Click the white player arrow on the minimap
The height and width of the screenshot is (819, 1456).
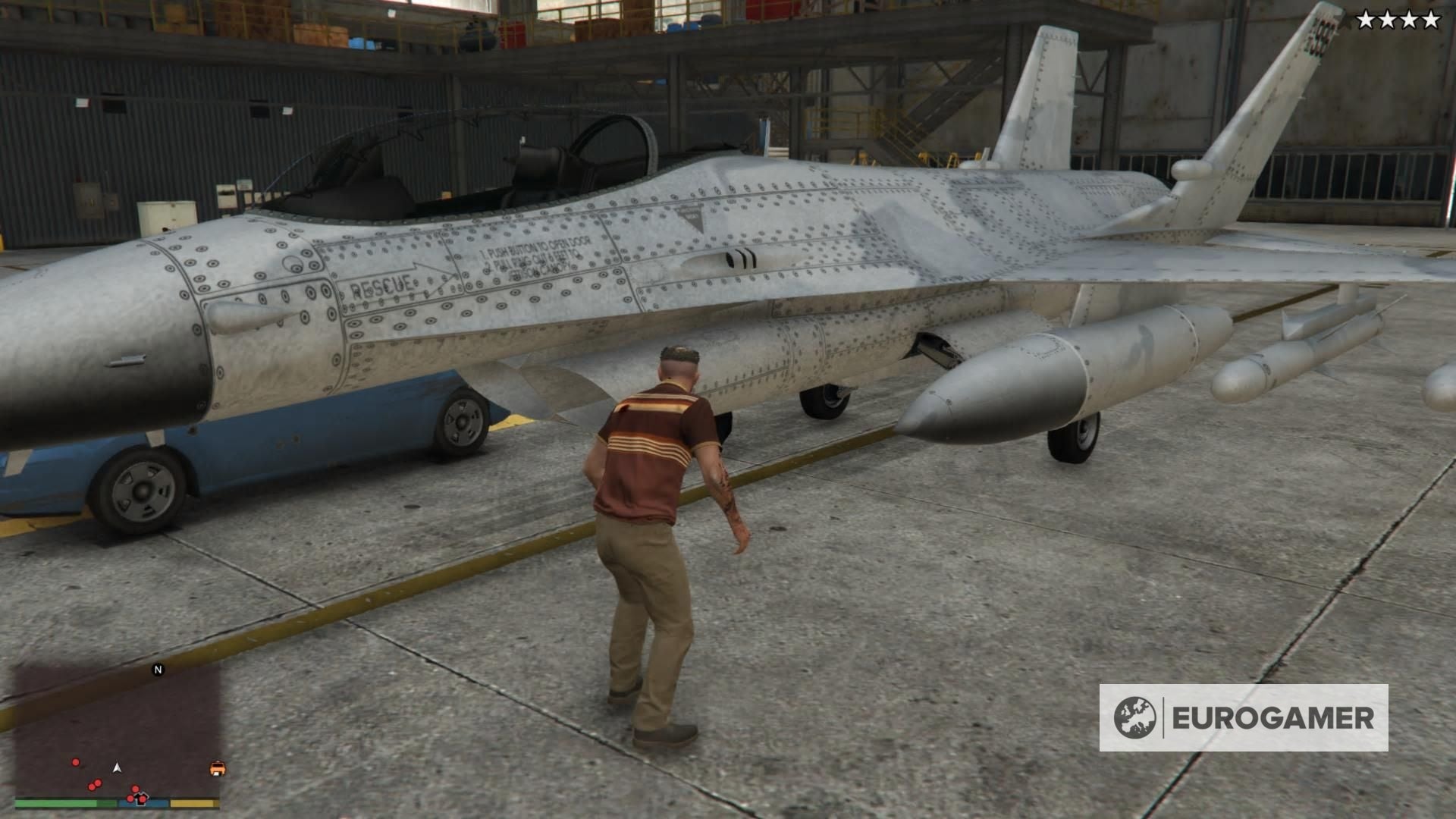click(x=117, y=767)
